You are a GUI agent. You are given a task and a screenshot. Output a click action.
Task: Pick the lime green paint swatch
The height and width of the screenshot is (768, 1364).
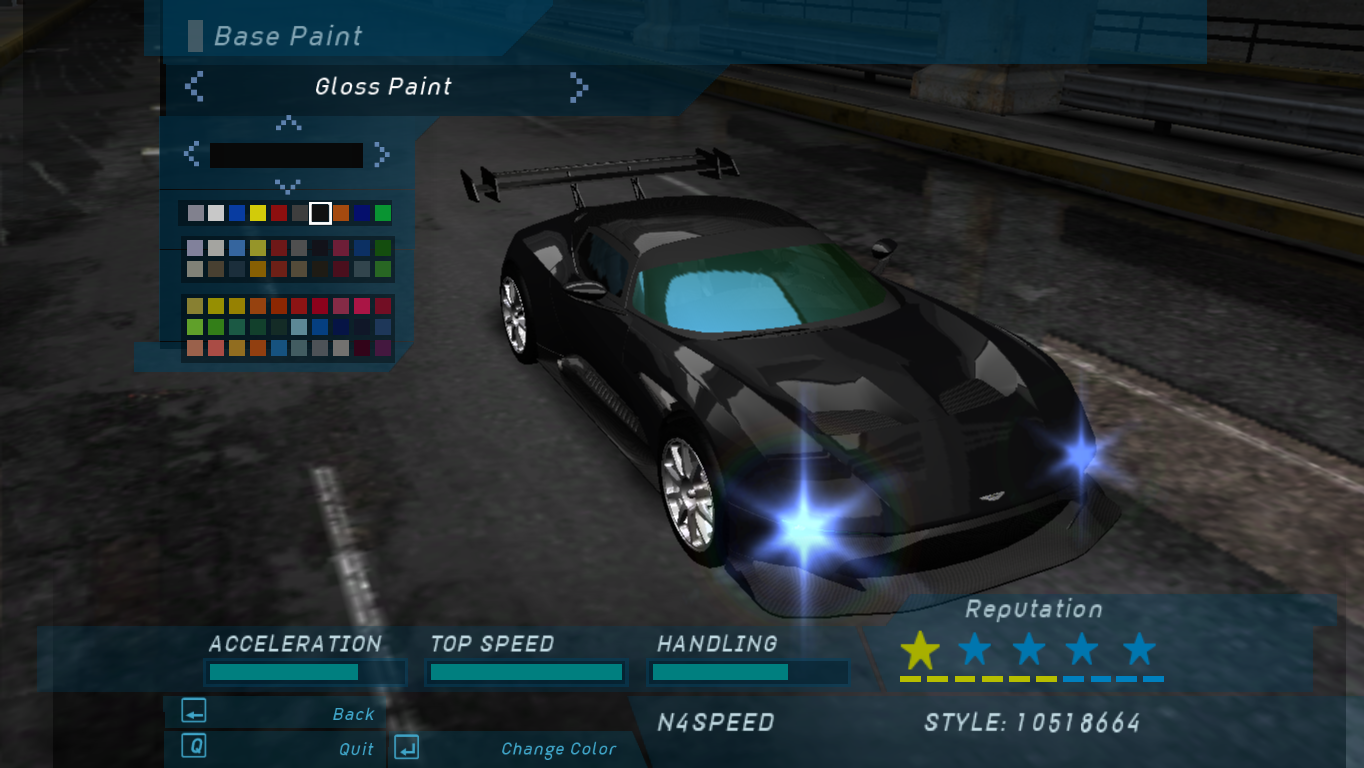pos(195,327)
